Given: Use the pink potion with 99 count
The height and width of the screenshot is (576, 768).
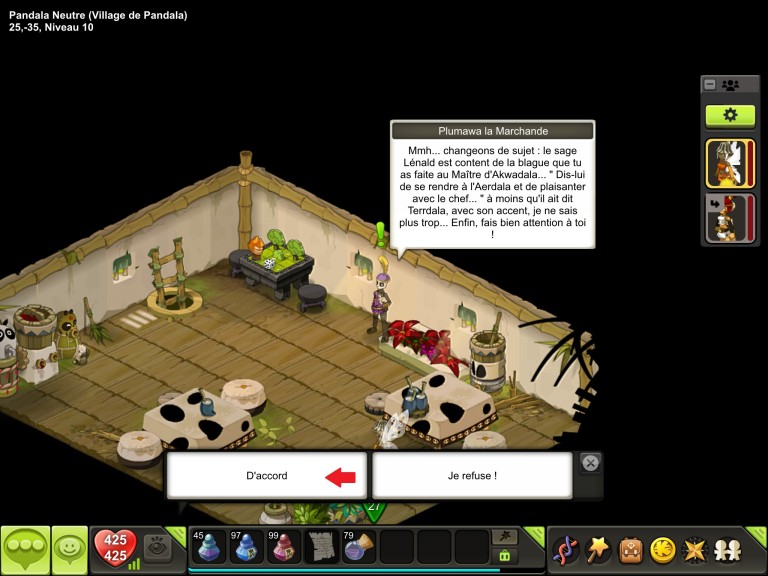Looking at the screenshot, I should [284, 547].
